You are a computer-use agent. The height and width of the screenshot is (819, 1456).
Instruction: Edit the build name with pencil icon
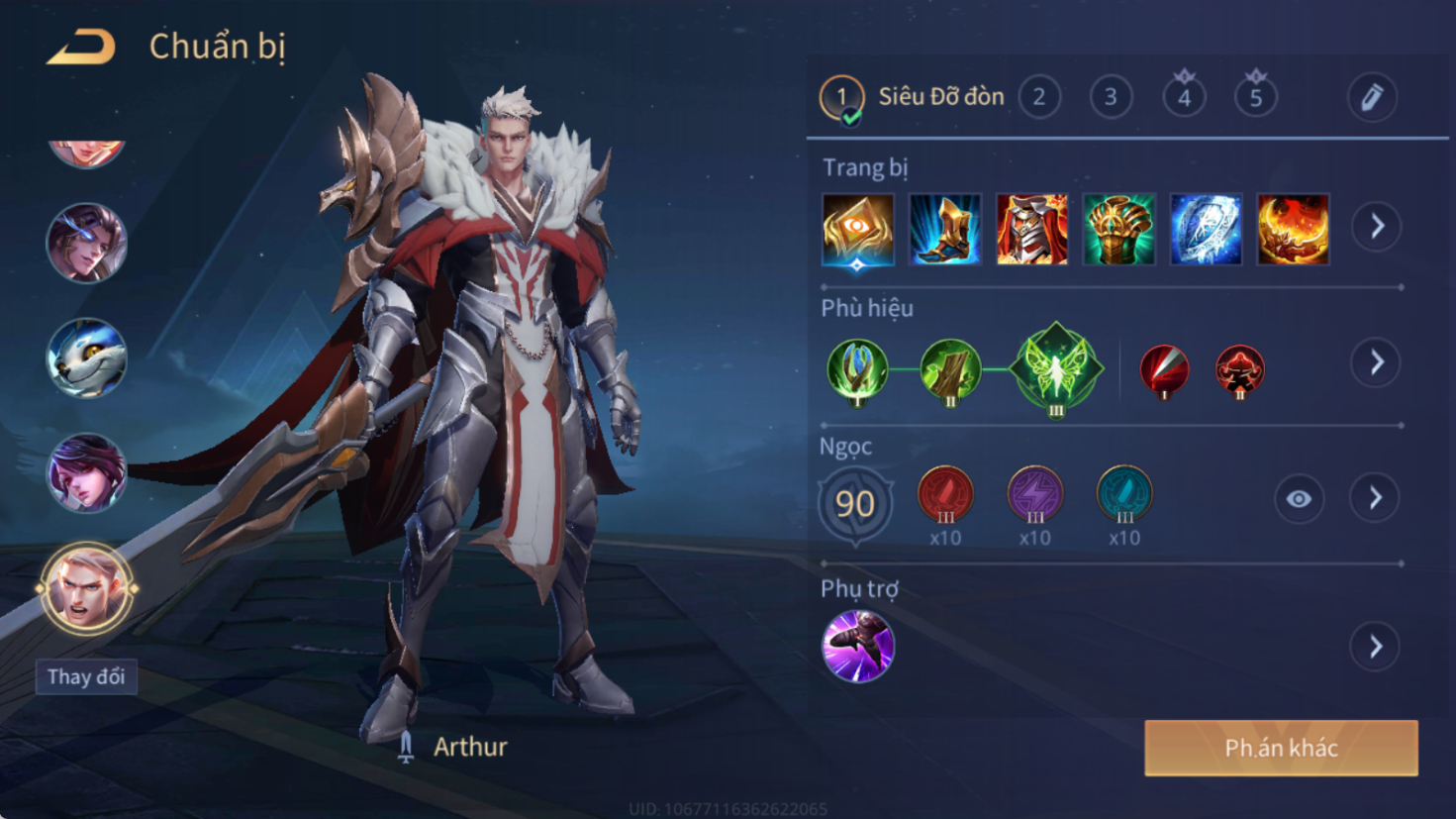click(x=1372, y=97)
